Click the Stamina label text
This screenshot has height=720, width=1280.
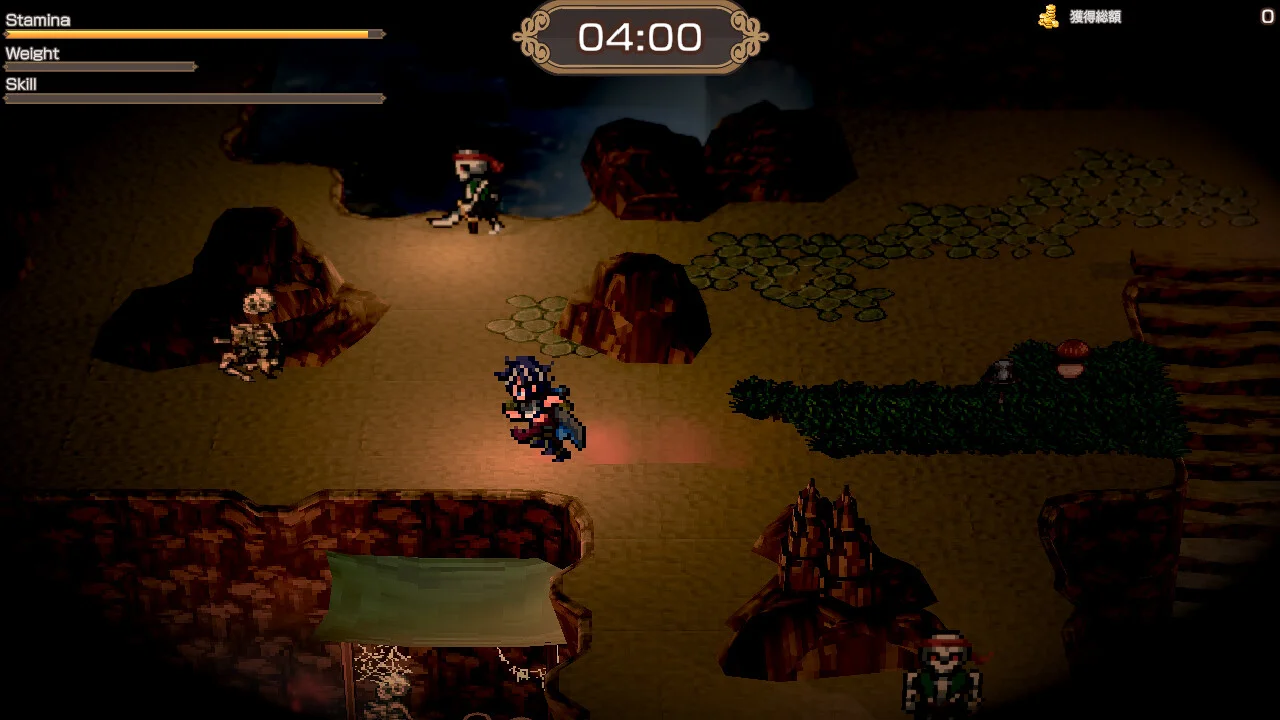pos(36,19)
